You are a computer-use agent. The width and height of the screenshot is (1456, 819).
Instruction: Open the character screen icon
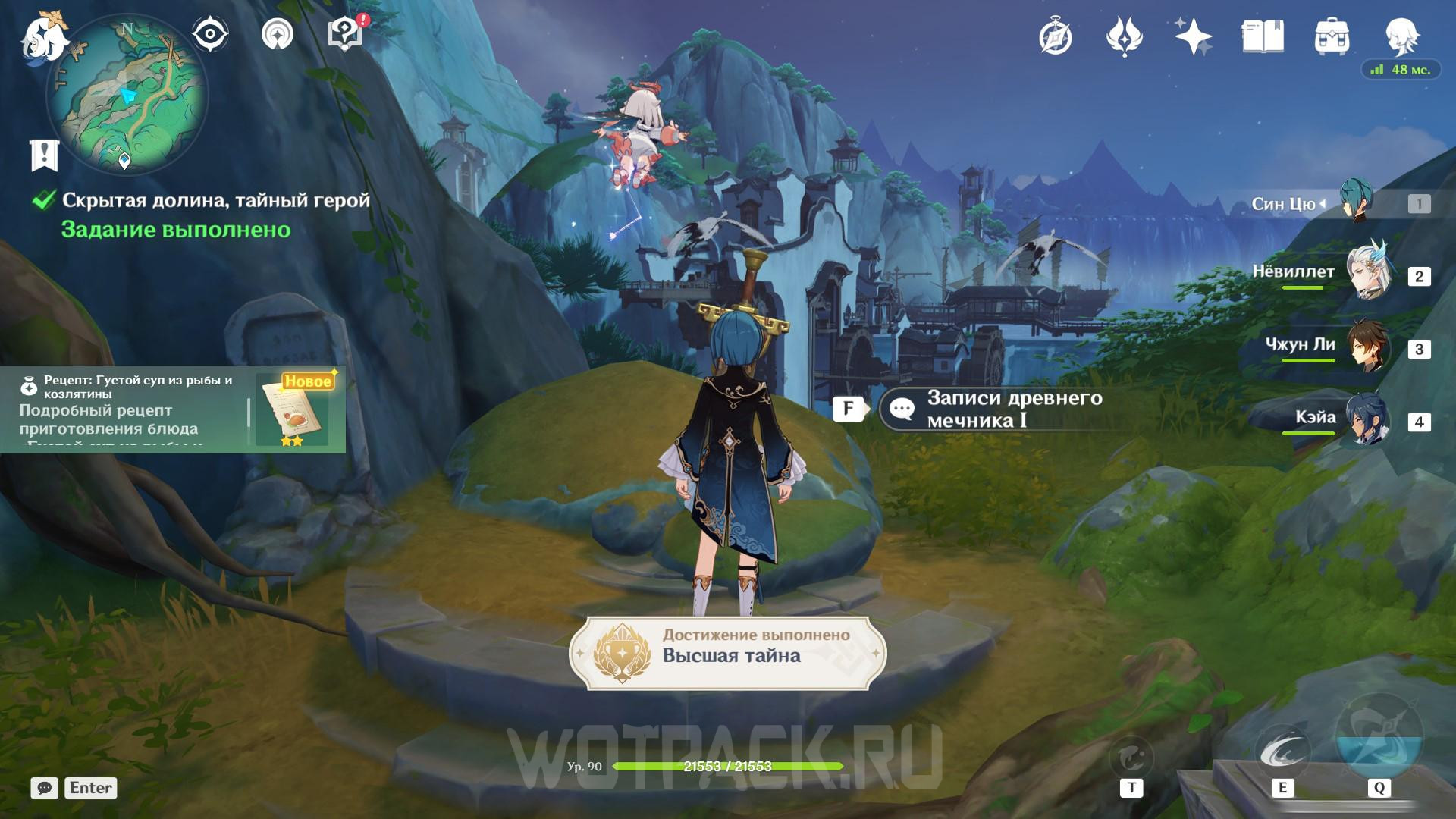pyautogui.click(x=1401, y=35)
